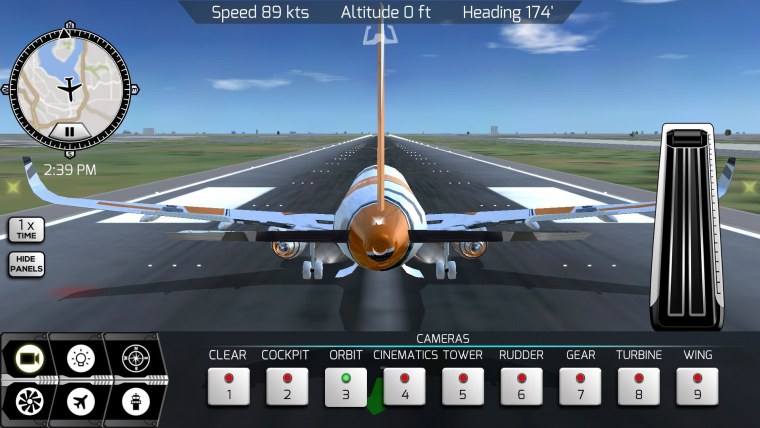Activate Cinematics camera 4
Screen dimensions: 760x428
[404, 386]
